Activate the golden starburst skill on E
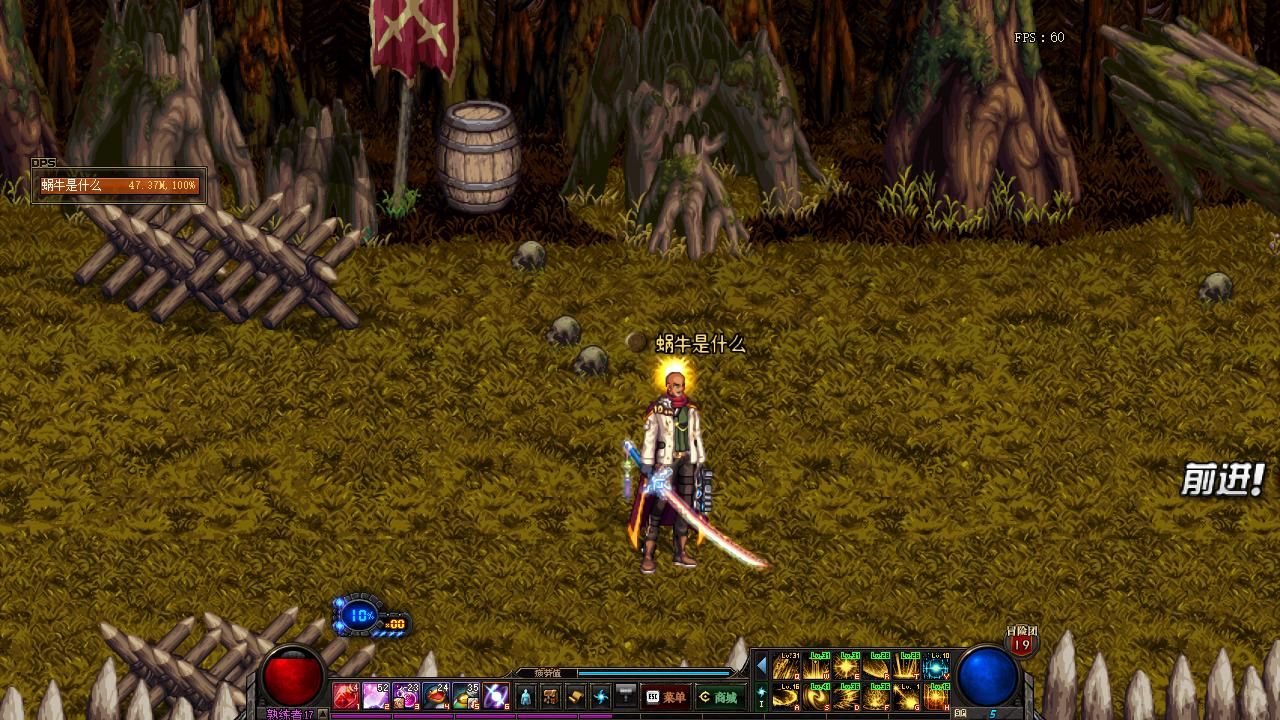Screen dimensions: 1280x720 pyautogui.click(x=847, y=666)
